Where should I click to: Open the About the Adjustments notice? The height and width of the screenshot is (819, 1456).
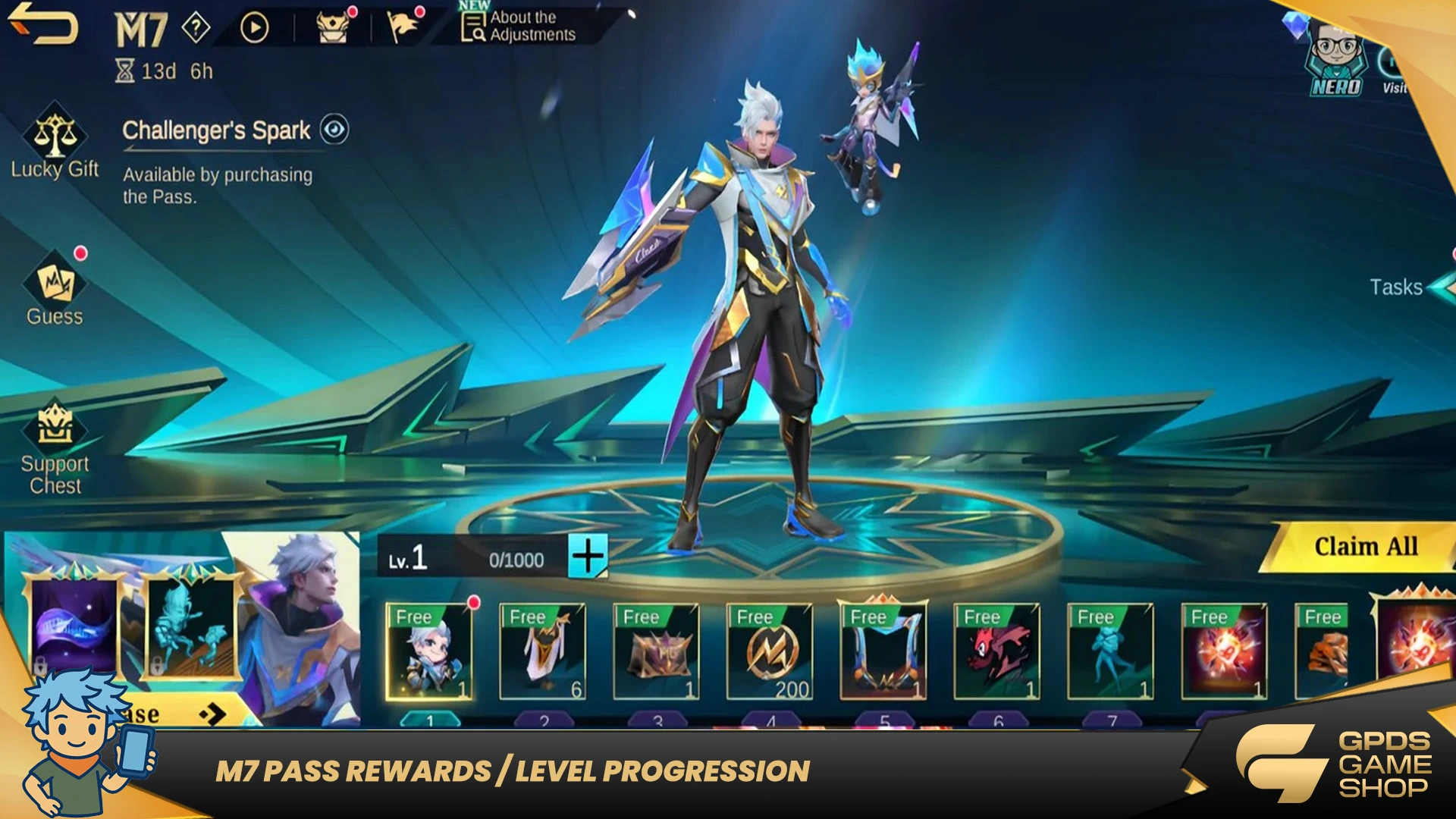[x=519, y=27]
